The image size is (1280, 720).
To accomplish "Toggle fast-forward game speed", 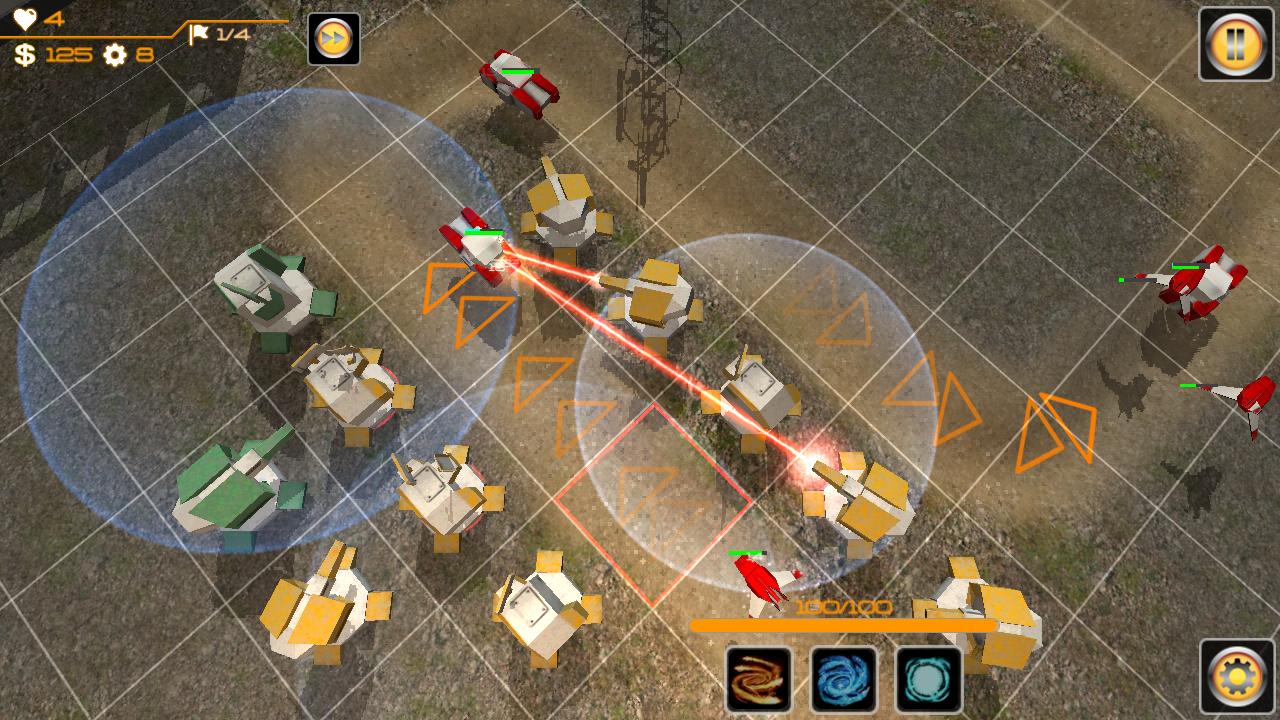I will point(334,40).
